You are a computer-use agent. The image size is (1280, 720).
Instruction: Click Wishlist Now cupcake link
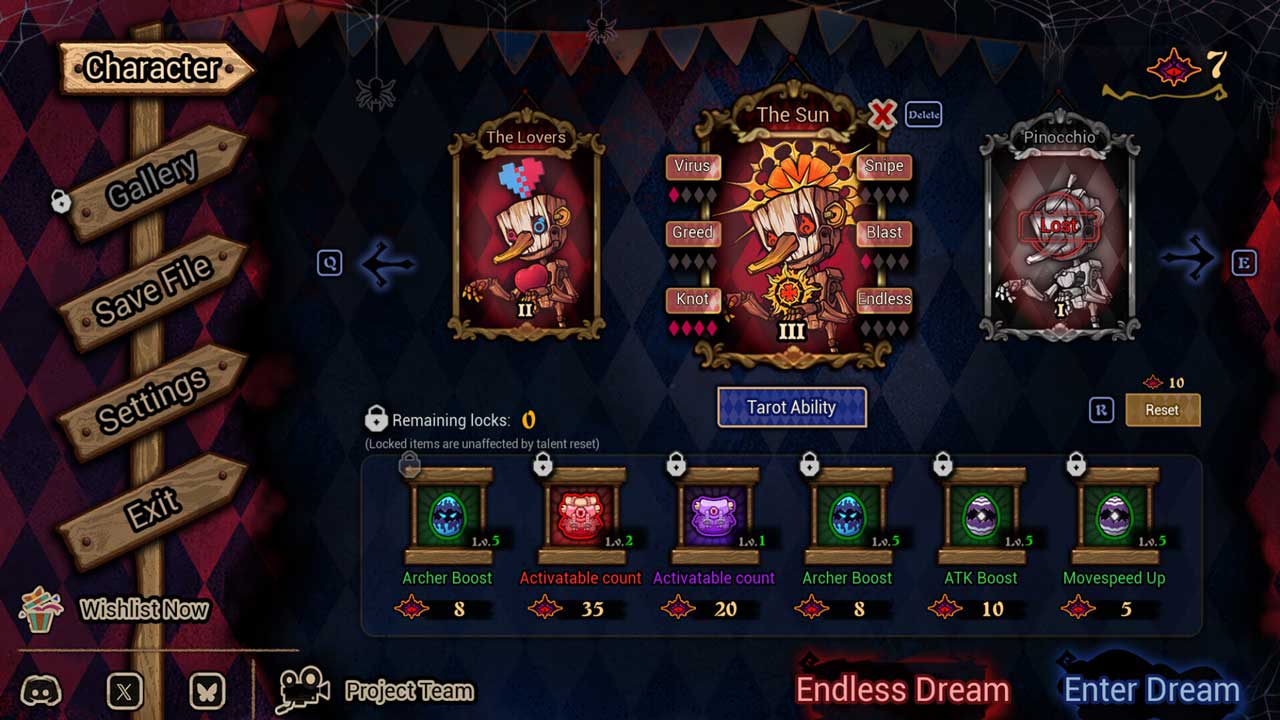[x=115, y=609]
